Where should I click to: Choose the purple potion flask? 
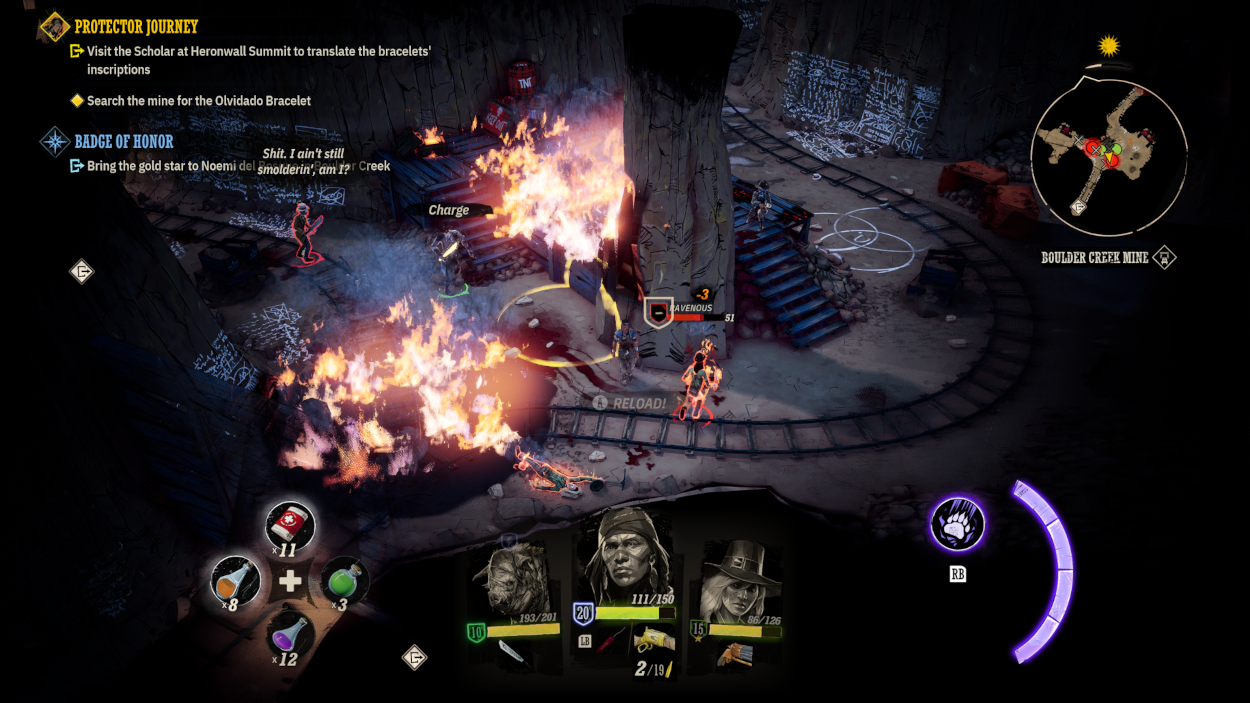(291, 635)
